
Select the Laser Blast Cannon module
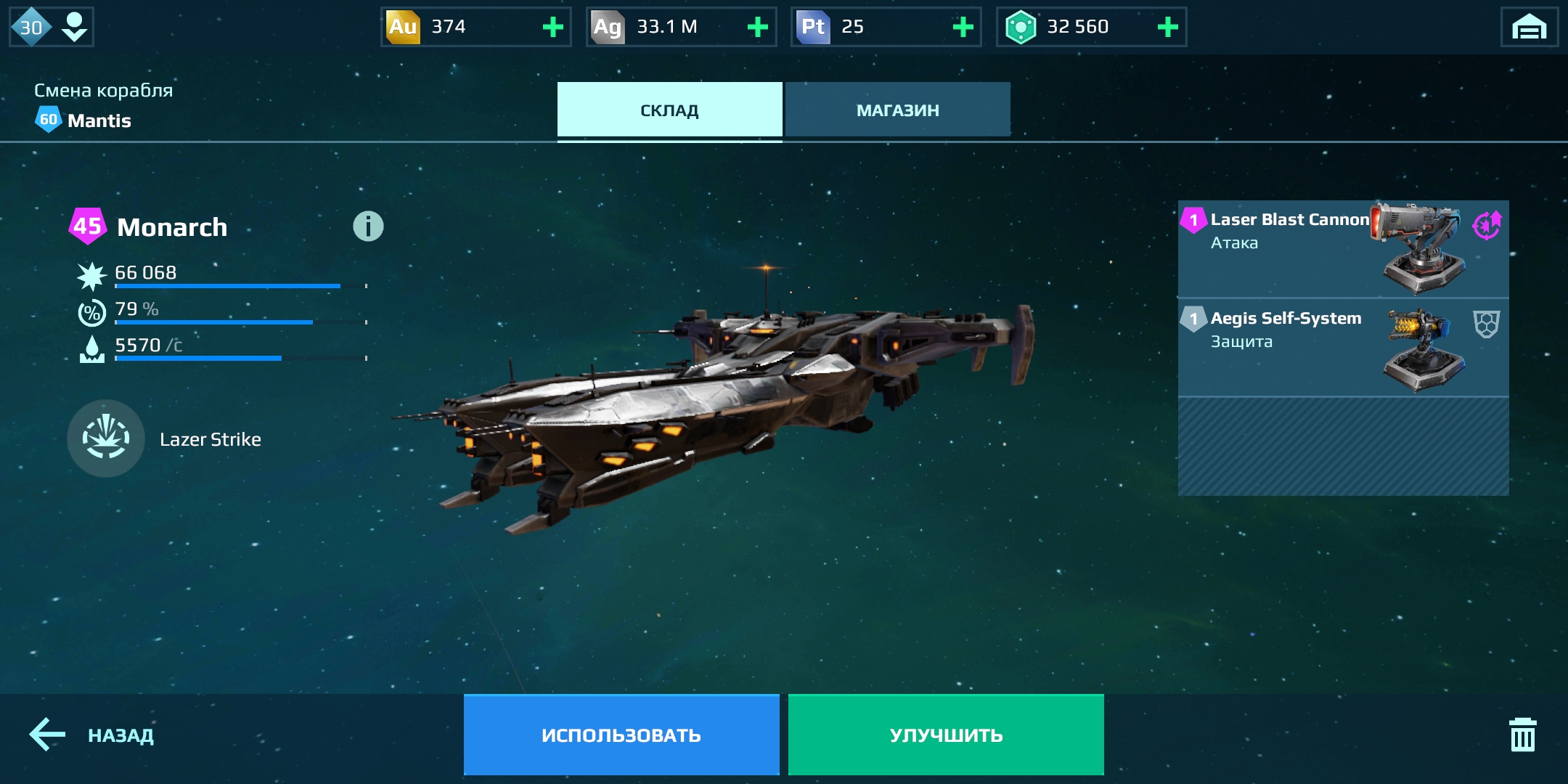click(x=1343, y=248)
